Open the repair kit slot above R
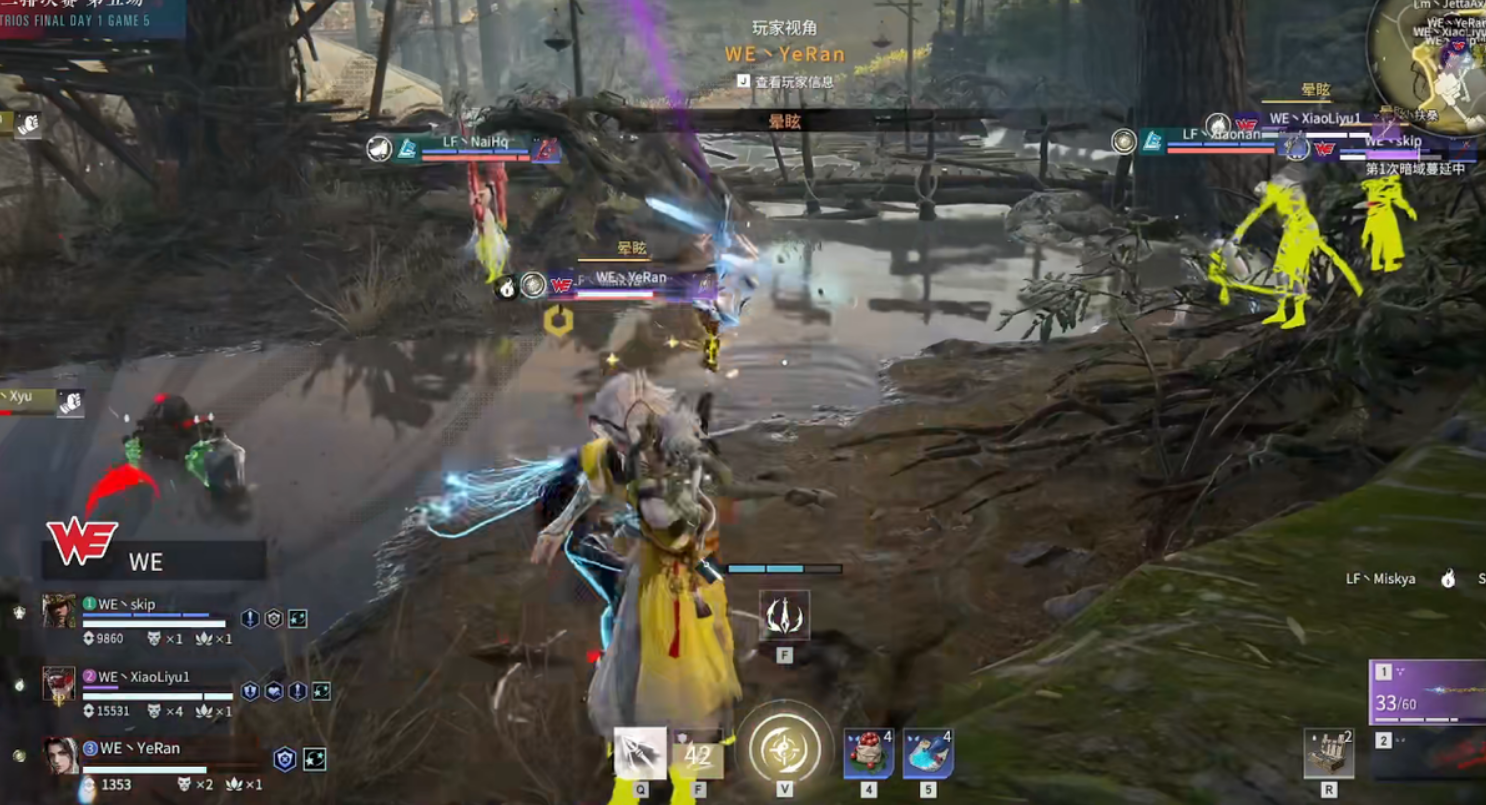Viewport: 1486px width, 805px height. coord(1329,753)
